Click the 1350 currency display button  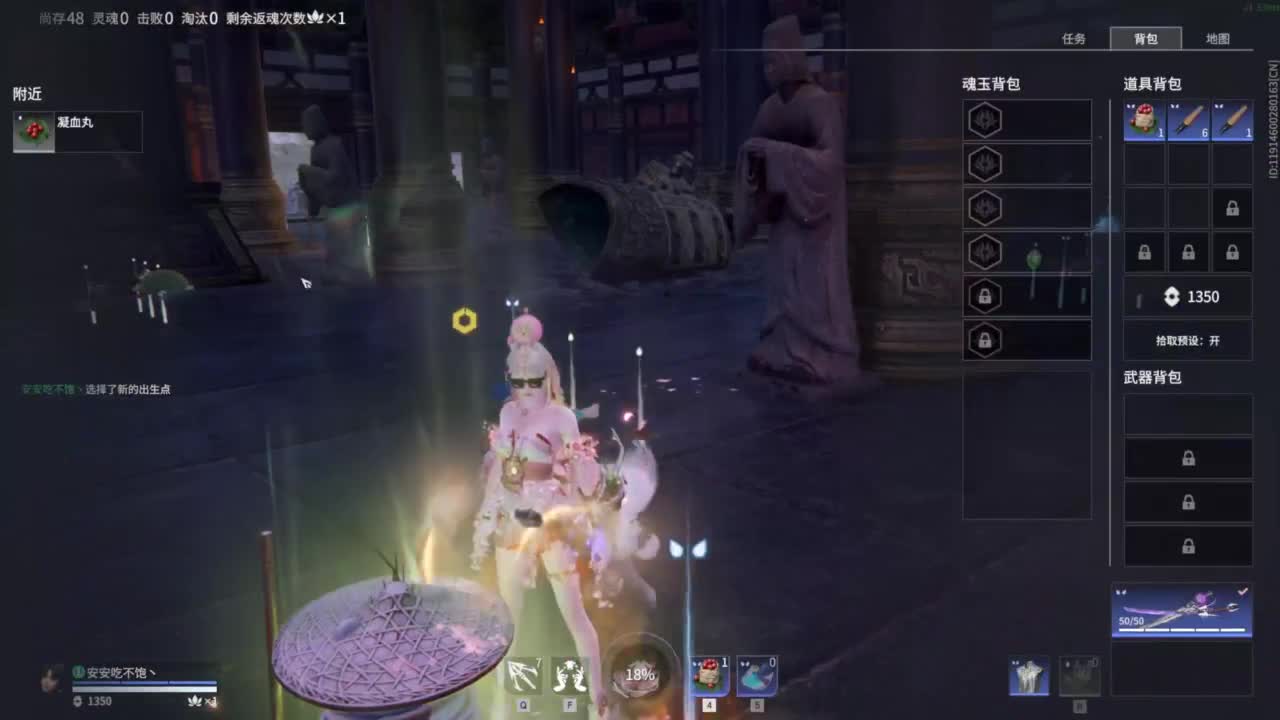click(x=1188, y=296)
